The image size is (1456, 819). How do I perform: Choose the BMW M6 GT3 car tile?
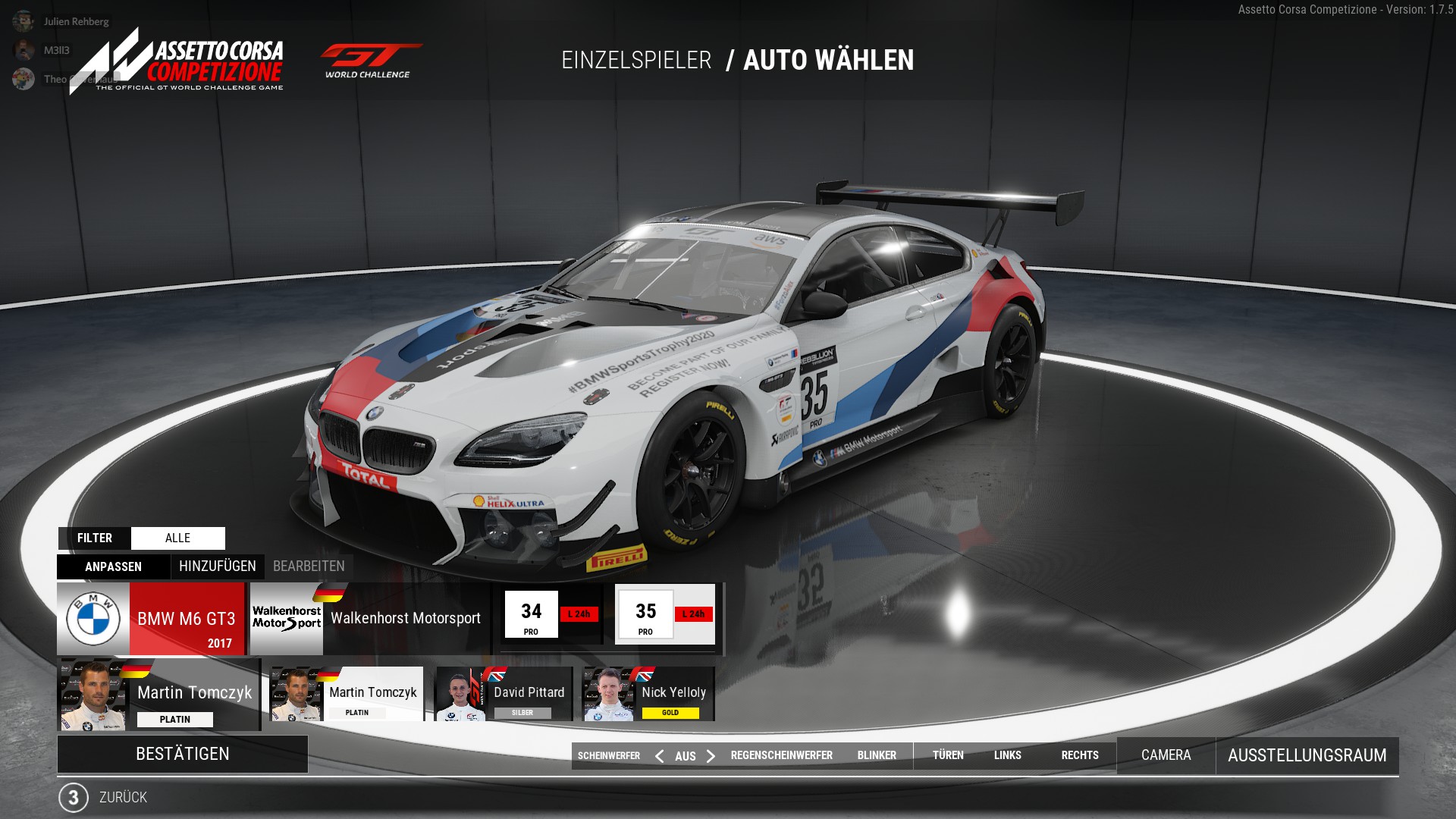pos(151,619)
